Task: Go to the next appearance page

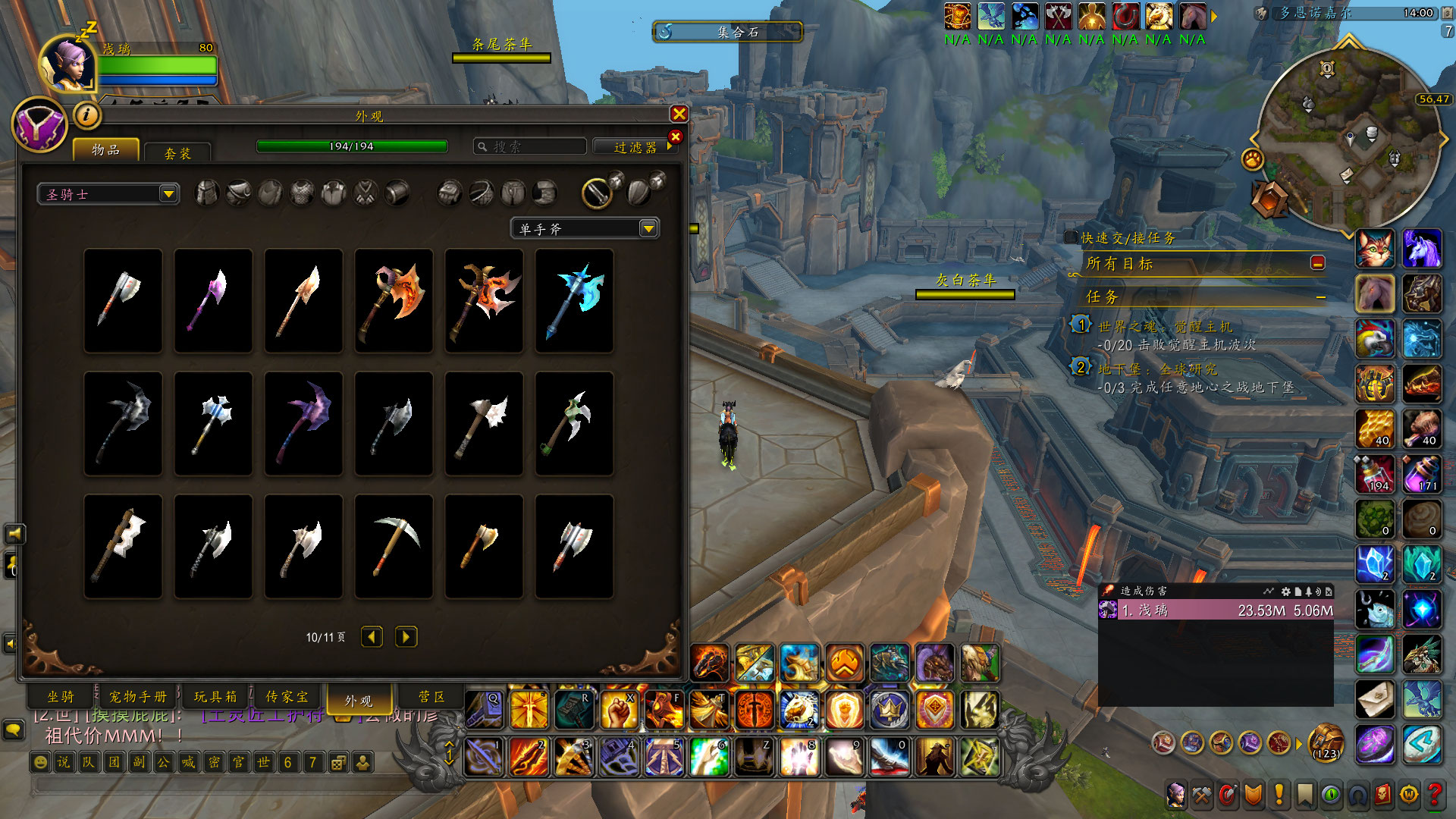Action: point(406,637)
